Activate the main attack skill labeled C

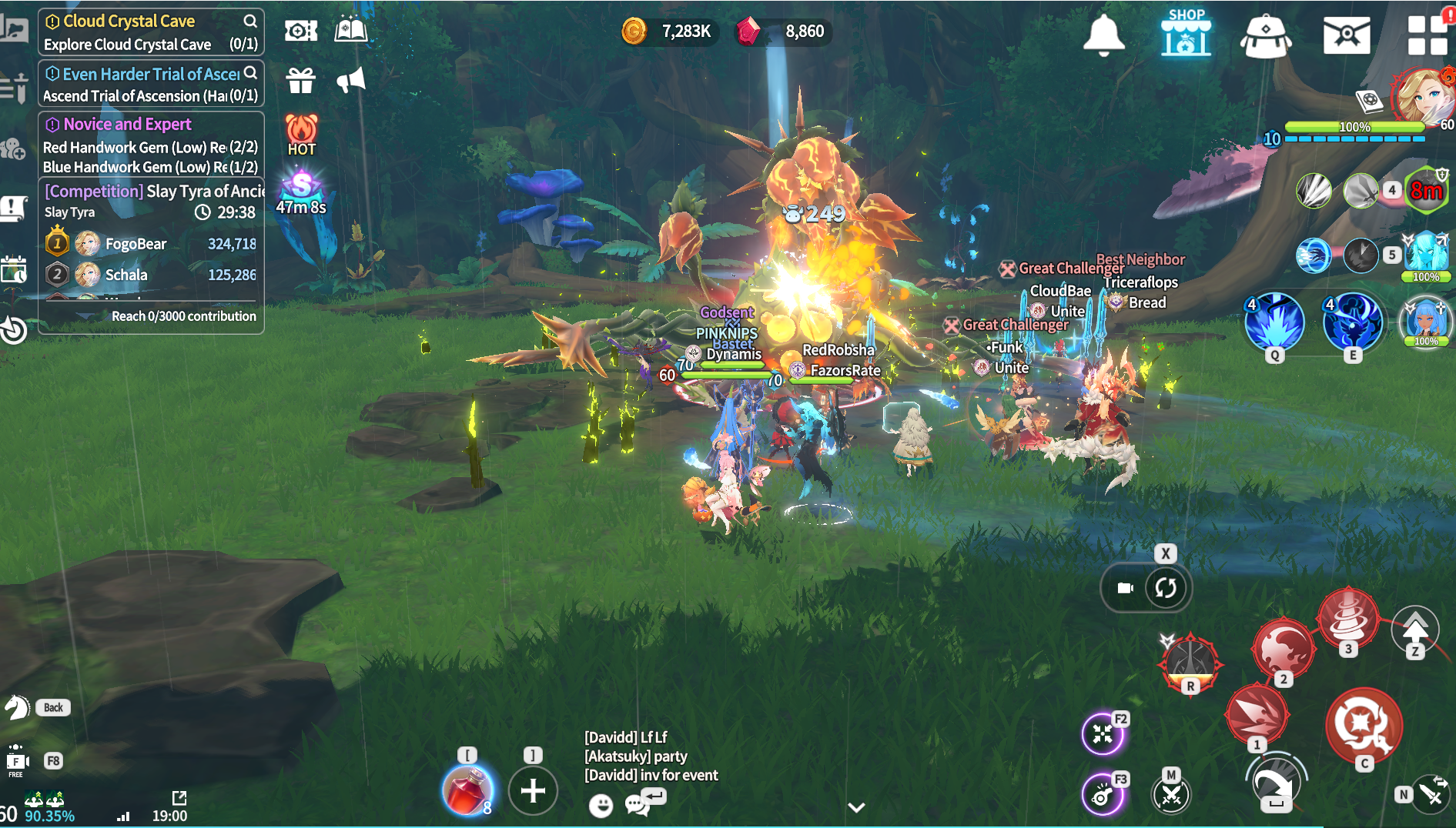[x=1364, y=726]
